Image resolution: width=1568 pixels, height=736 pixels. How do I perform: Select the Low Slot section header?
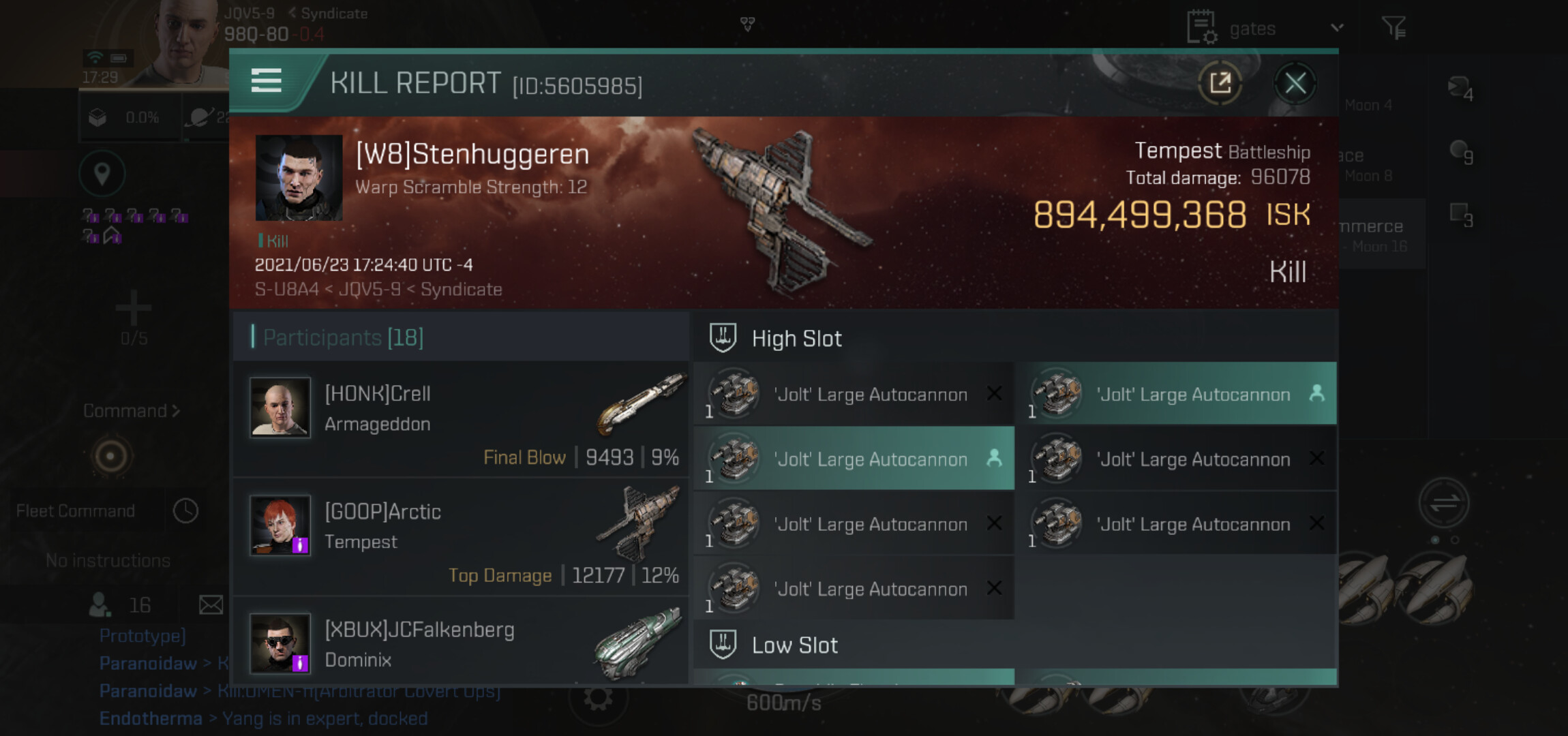[794, 645]
